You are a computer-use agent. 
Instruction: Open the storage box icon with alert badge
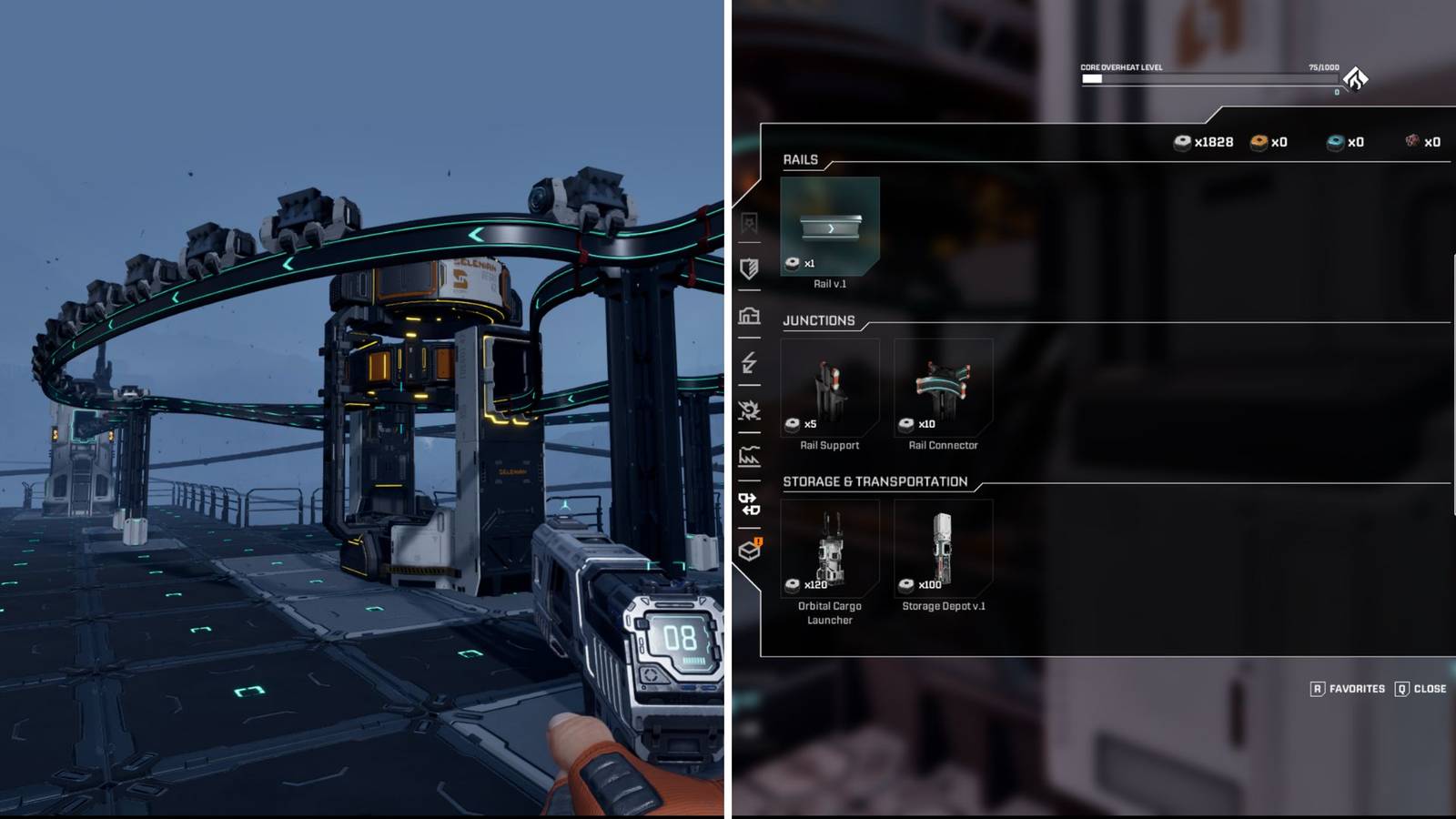pos(748,551)
